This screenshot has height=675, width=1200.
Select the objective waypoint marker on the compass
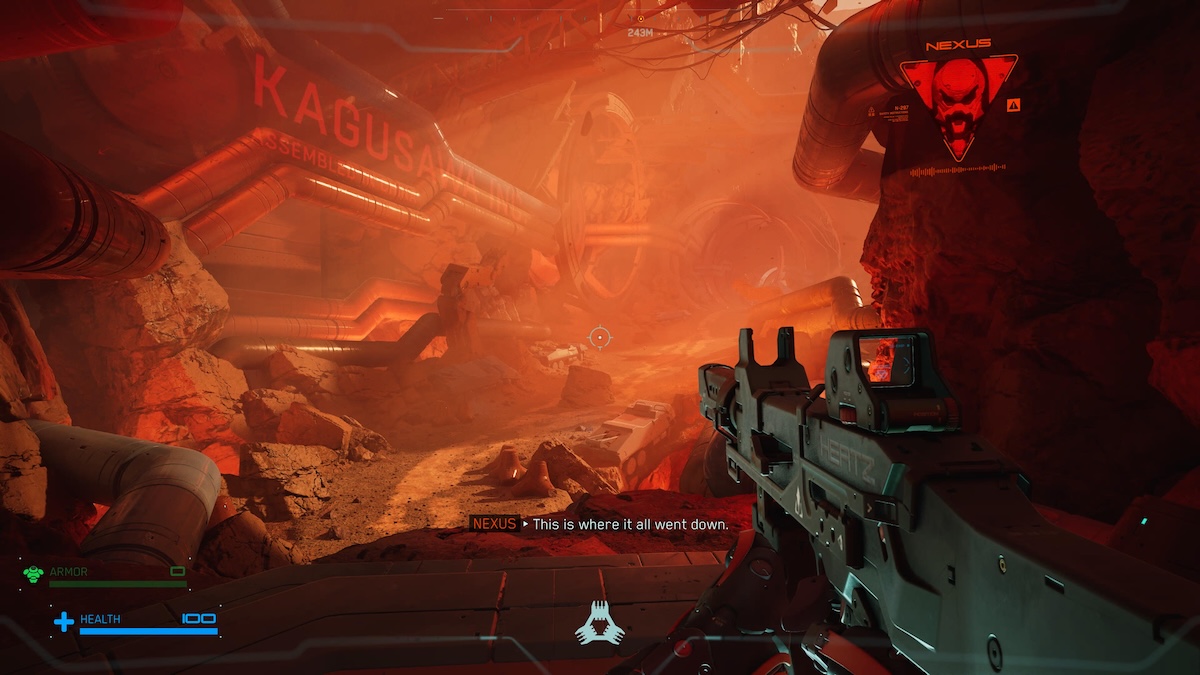click(640, 18)
